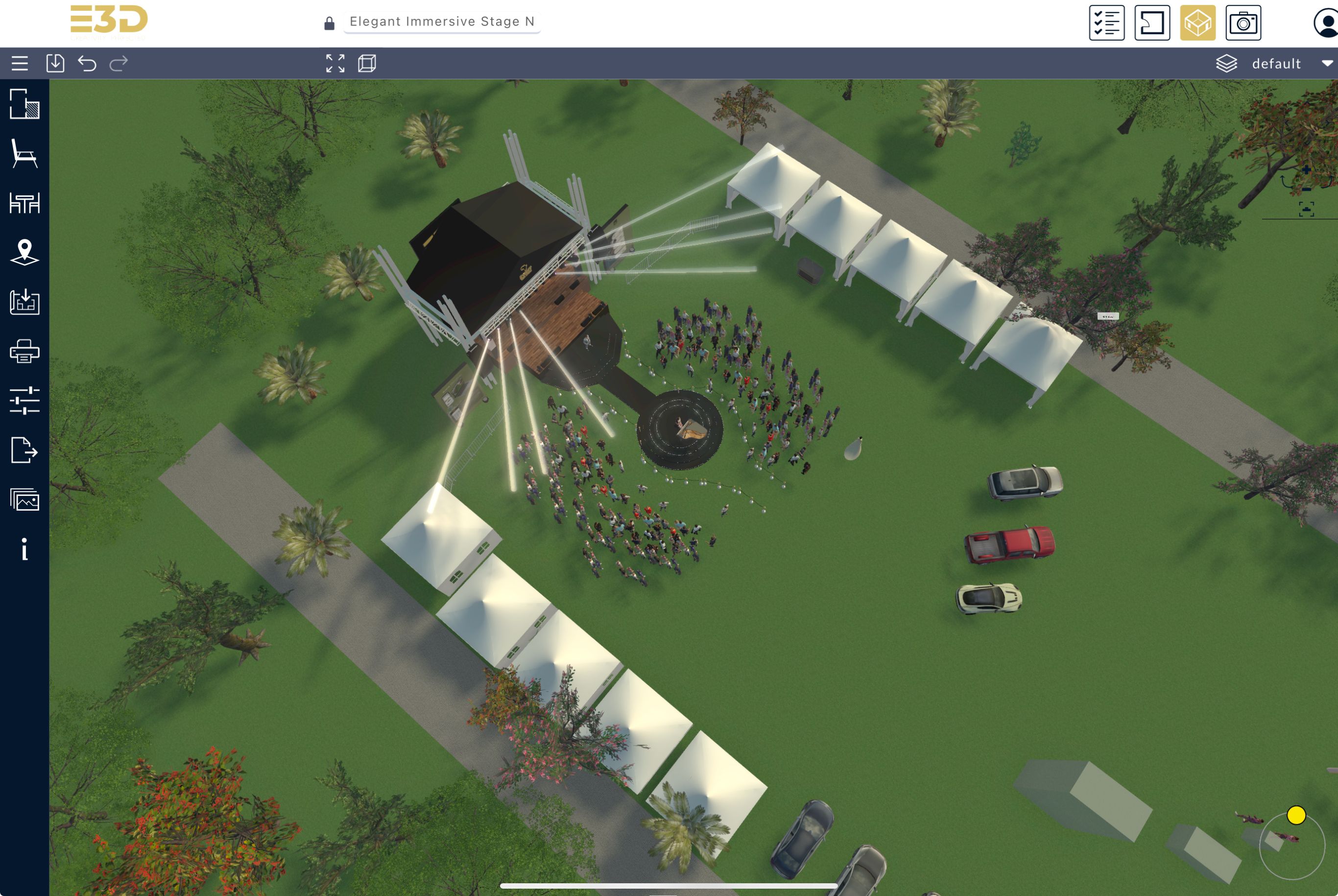Open the table and chairs seating tool
This screenshot has width=1338, height=896.
24,203
